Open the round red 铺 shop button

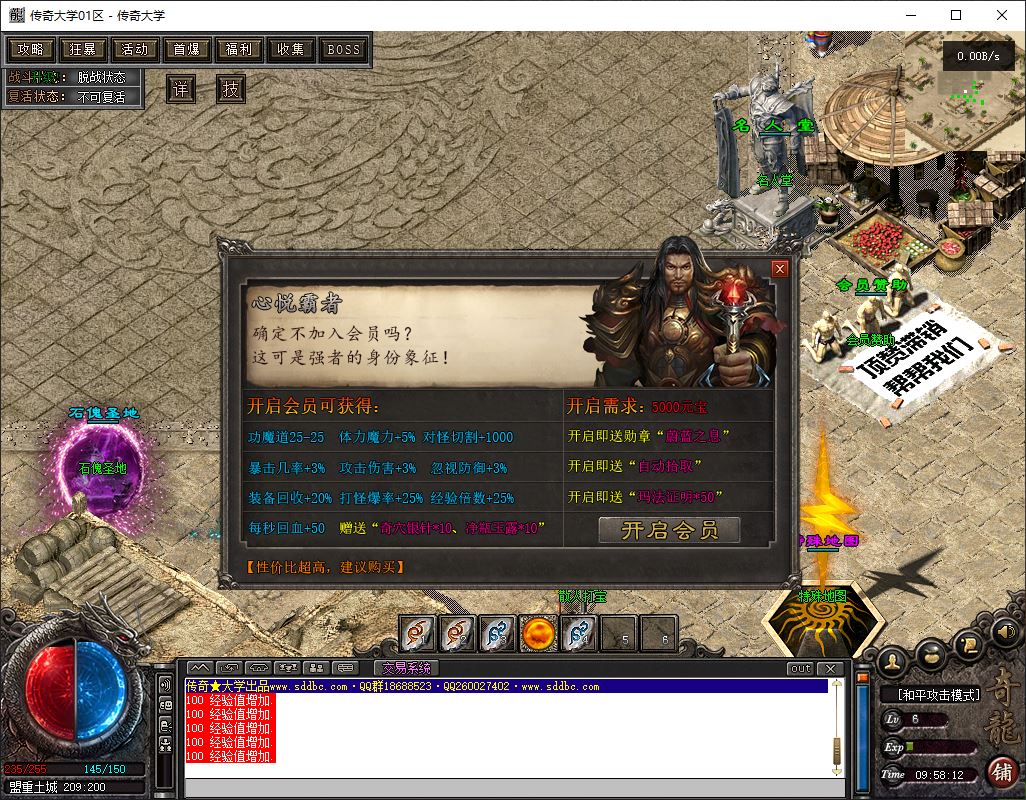click(1000, 771)
